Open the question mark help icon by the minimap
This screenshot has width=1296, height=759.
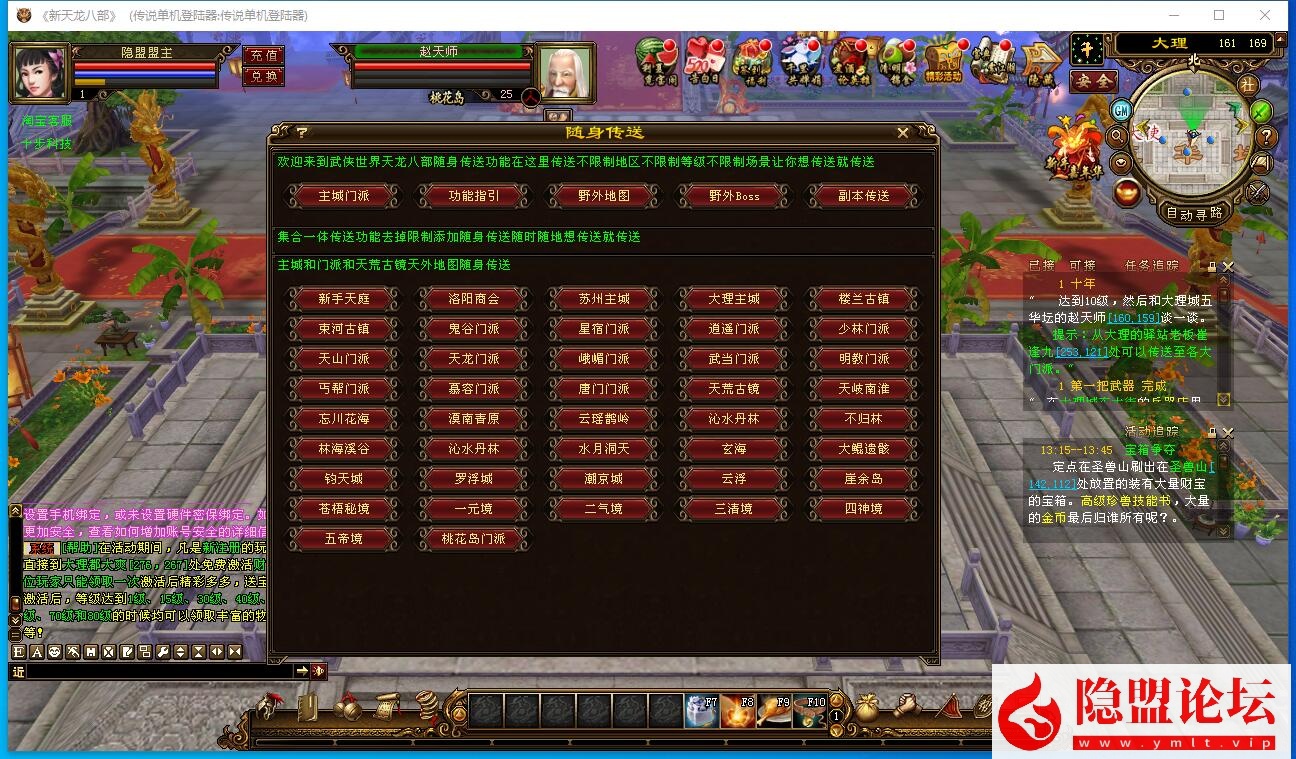coord(1267,137)
